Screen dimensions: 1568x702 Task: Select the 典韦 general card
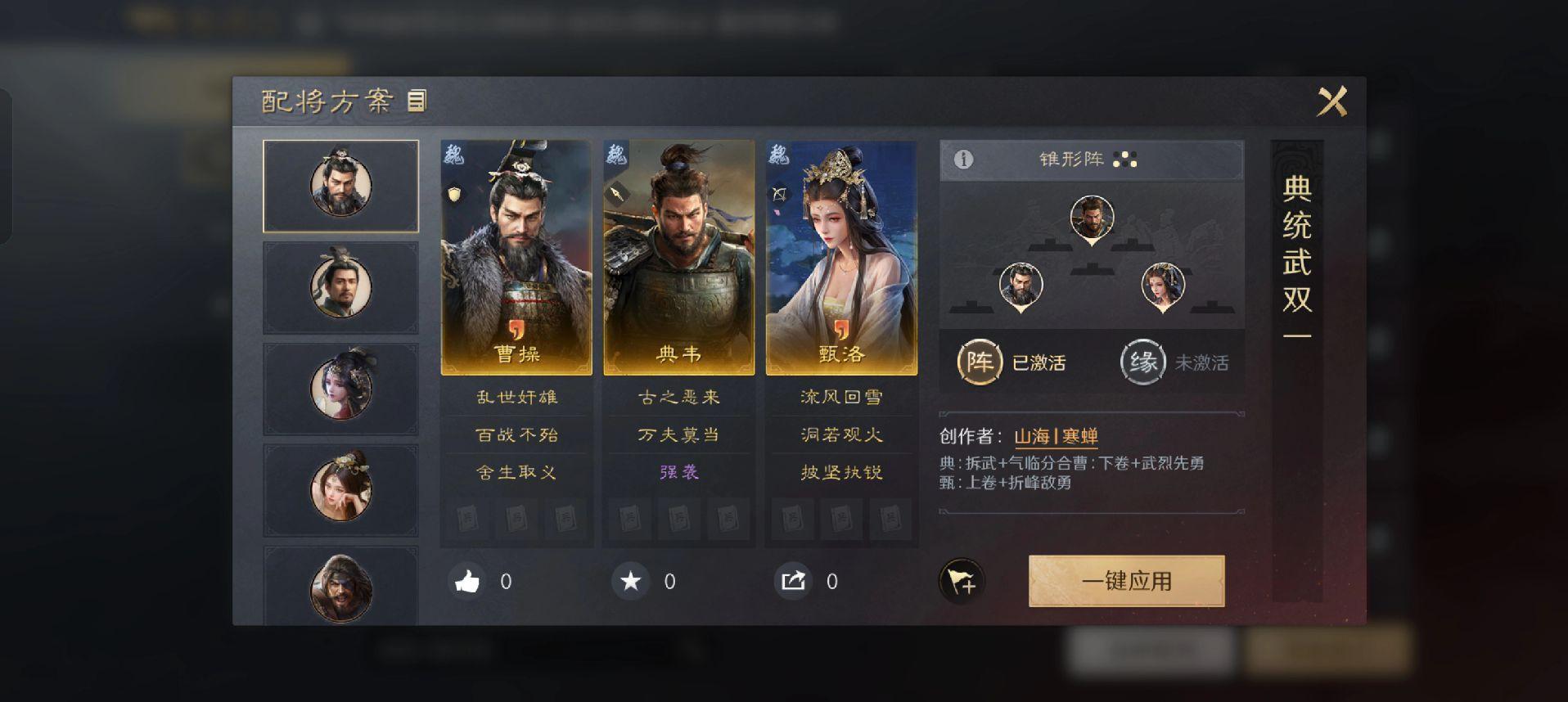[x=678, y=258]
